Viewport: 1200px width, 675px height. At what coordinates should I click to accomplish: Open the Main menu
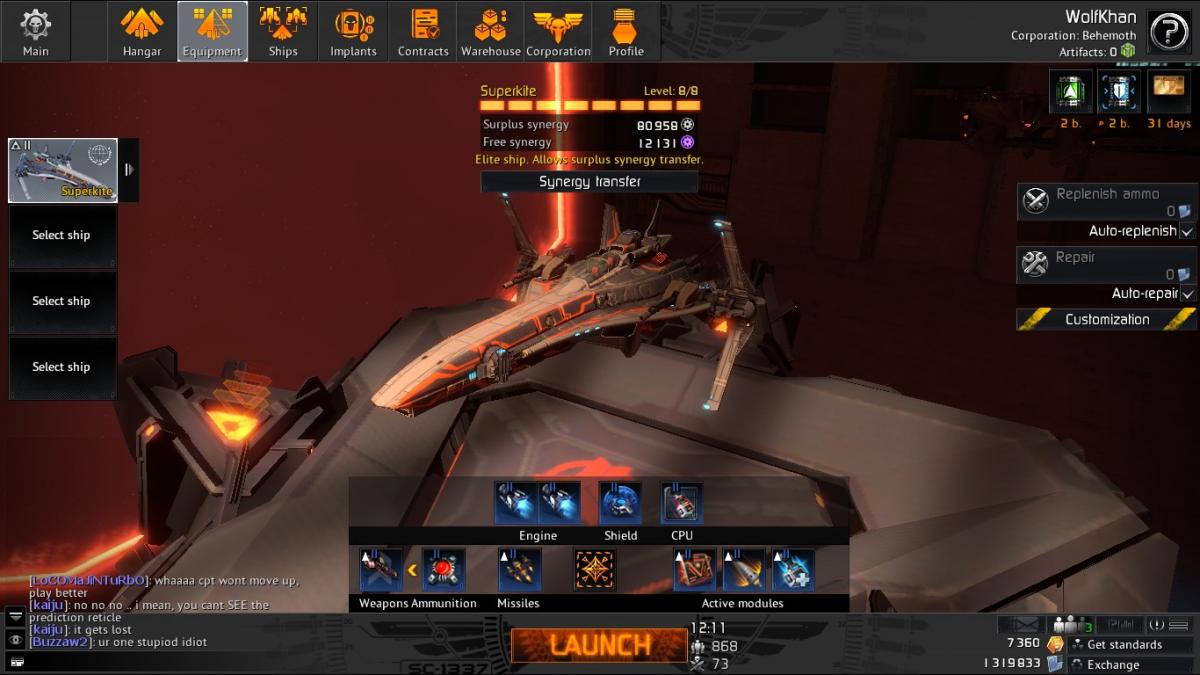tap(36, 32)
